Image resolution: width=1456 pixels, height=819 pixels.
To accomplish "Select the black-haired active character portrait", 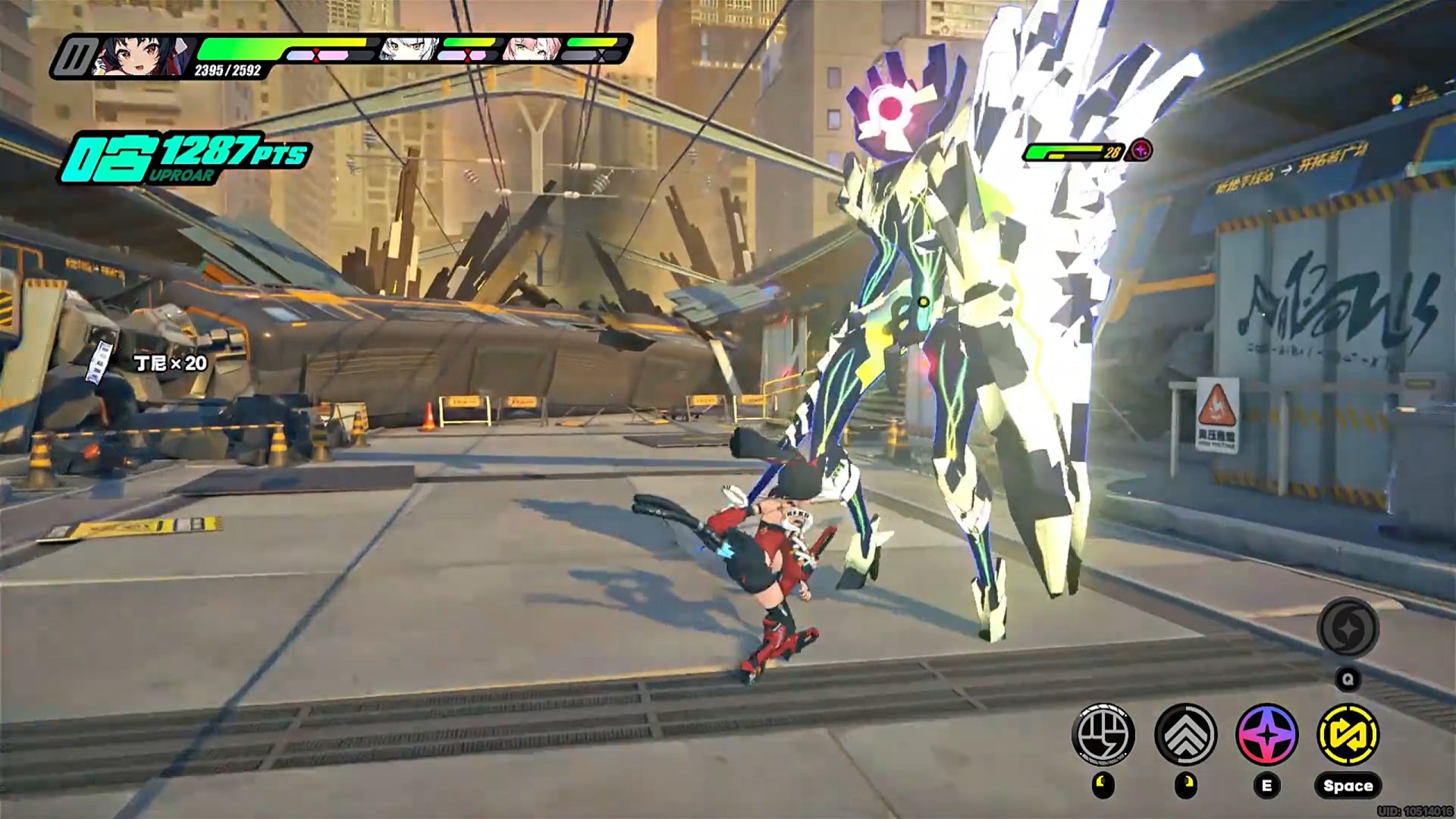I will (138, 55).
